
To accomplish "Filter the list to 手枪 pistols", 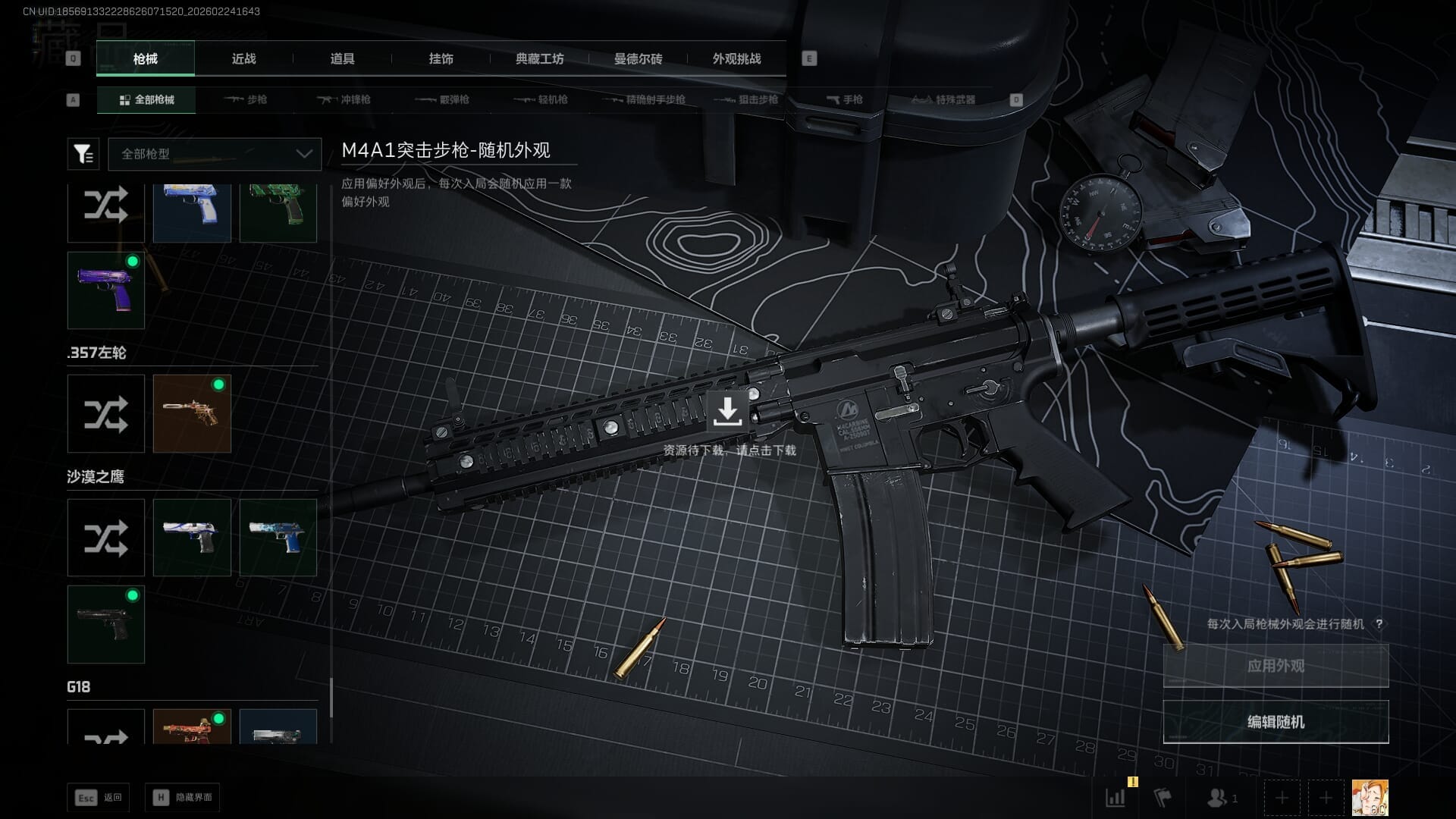I will [x=845, y=99].
